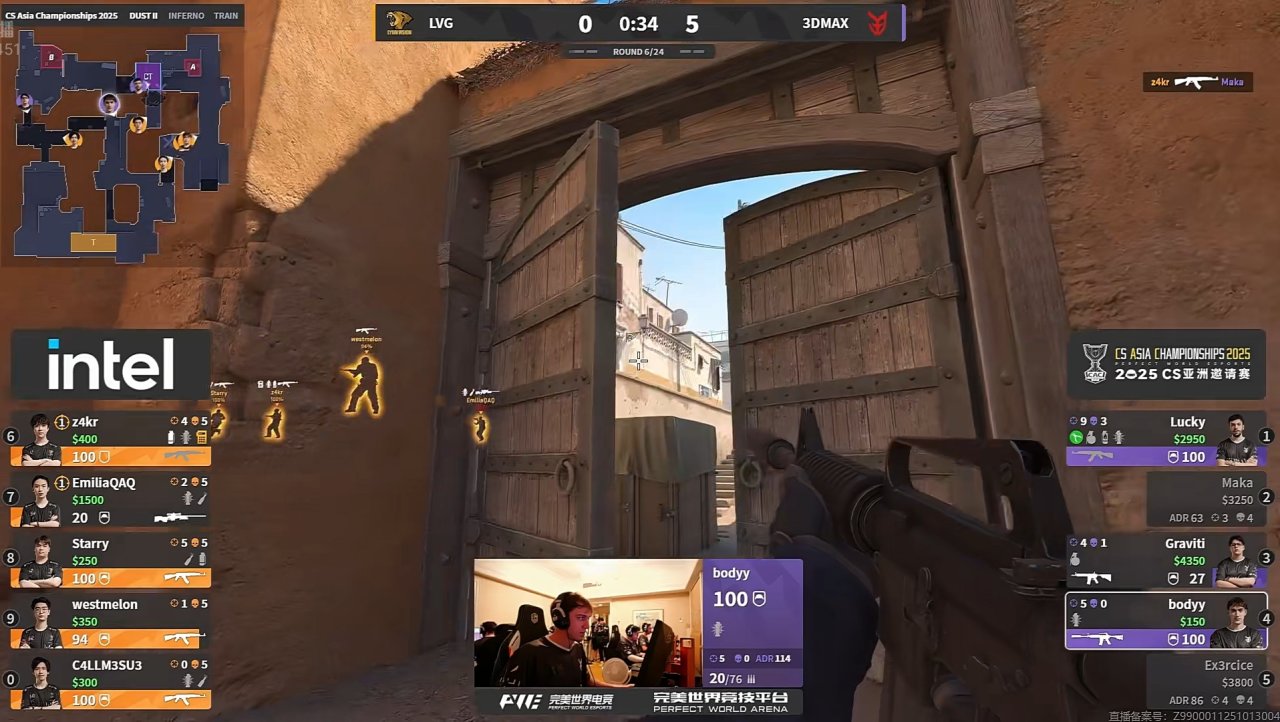Switch view to Graviti's player card

(1166, 561)
